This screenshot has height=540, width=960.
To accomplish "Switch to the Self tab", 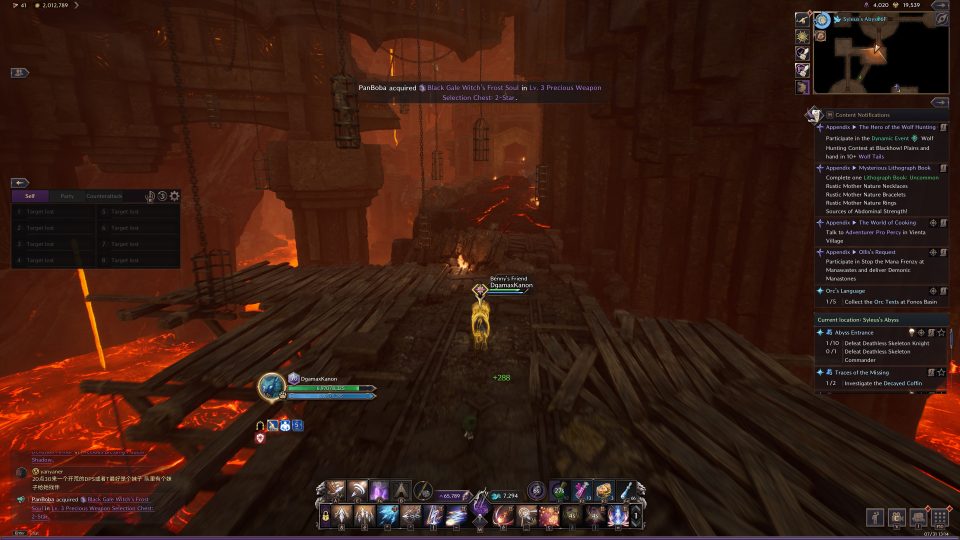I will [x=30, y=196].
